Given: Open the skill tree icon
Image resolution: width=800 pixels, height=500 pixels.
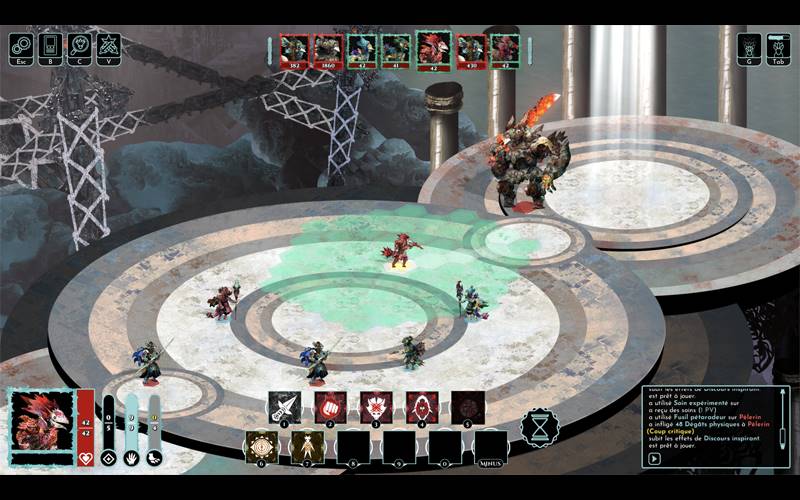Looking at the screenshot, I should [x=108, y=46].
